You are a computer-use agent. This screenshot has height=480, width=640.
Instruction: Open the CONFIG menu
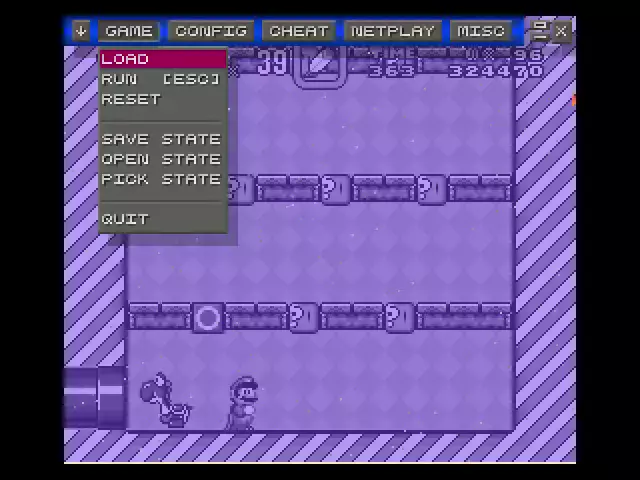tap(210, 31)
